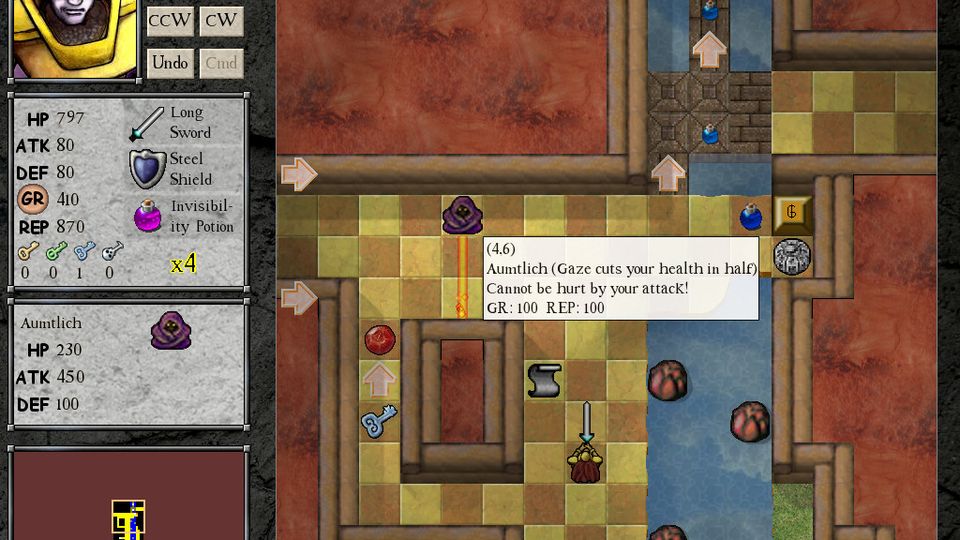Select the Steel Shield icon
This screenshot has height=540, width=960.
pos(147,169)
